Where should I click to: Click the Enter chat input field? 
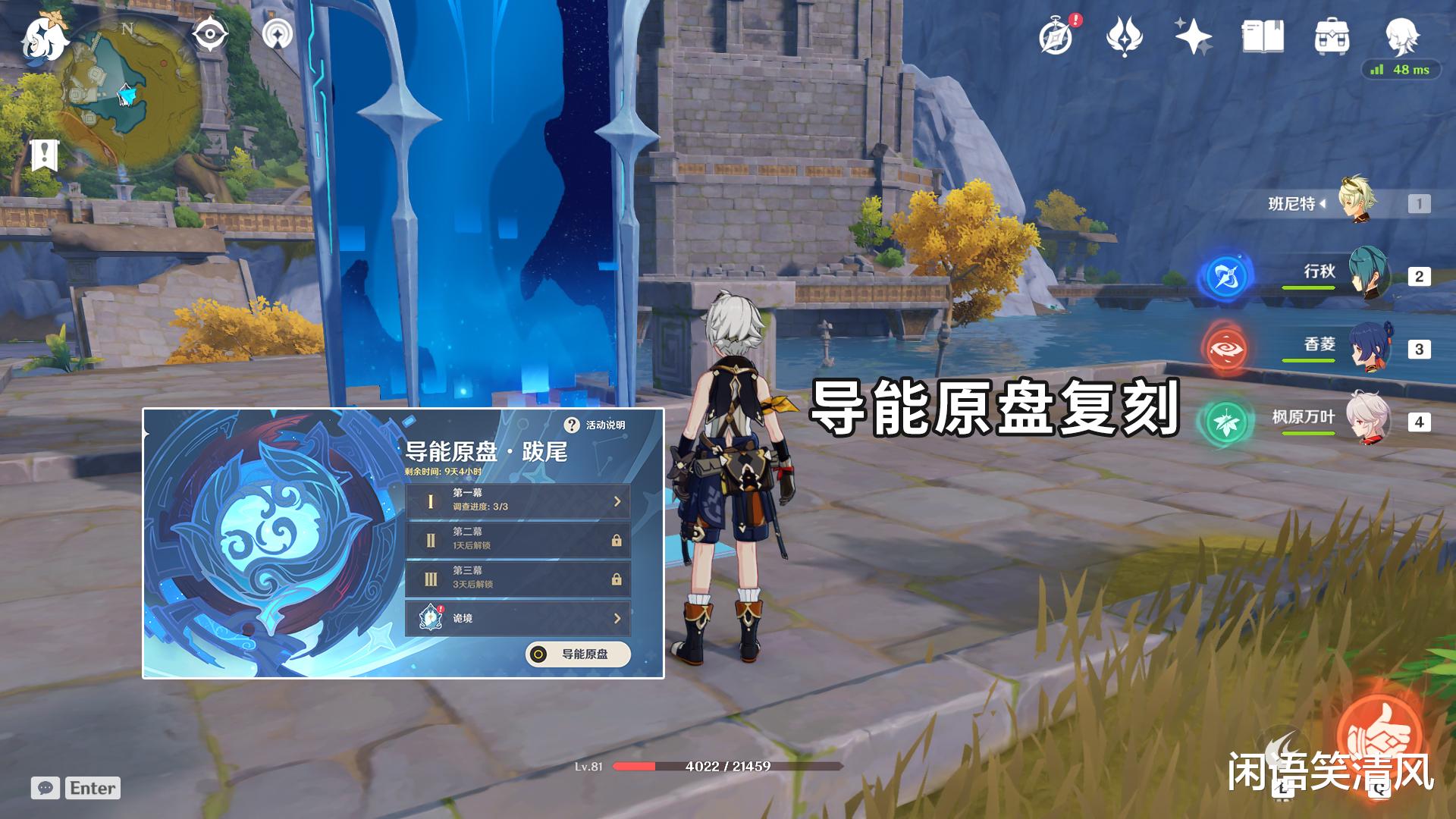(91, 788)
